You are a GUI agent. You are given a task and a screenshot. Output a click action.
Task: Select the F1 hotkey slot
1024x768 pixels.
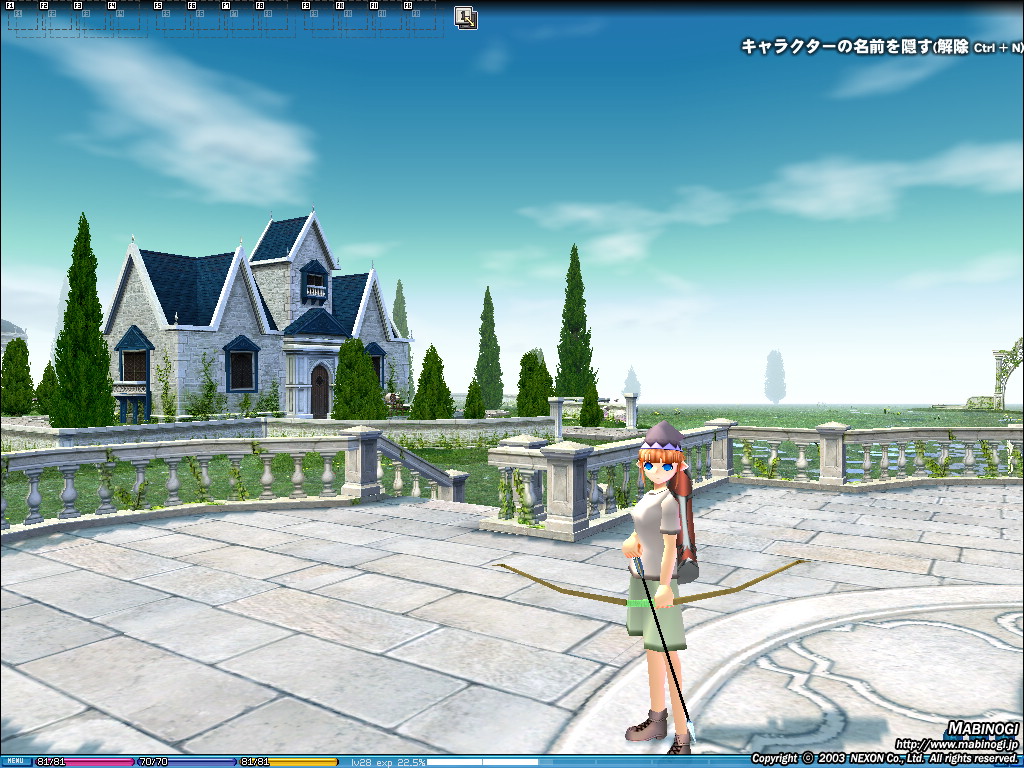tap(22, 17)
